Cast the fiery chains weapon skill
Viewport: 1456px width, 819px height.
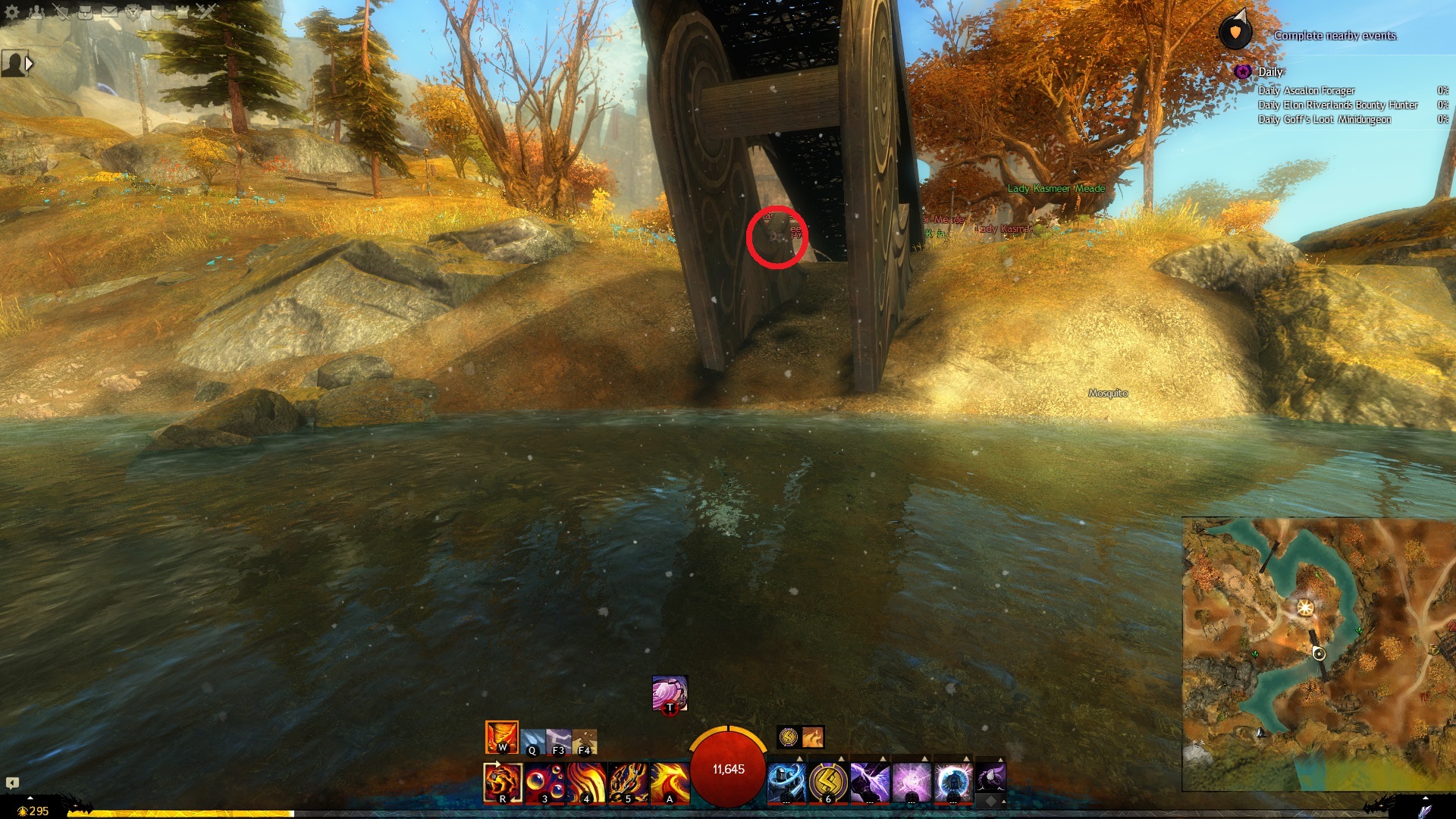pos(628,783)
